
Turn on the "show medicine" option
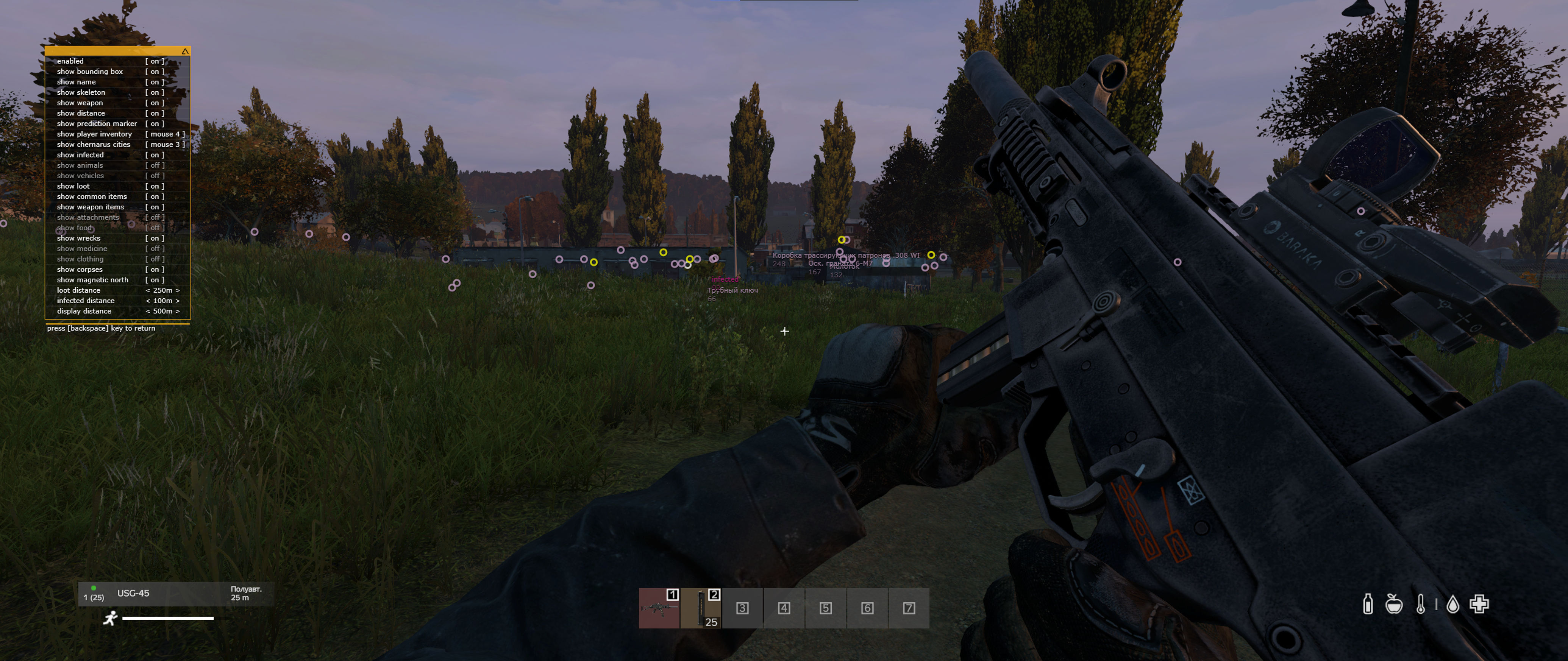click(x=155, y=249)
